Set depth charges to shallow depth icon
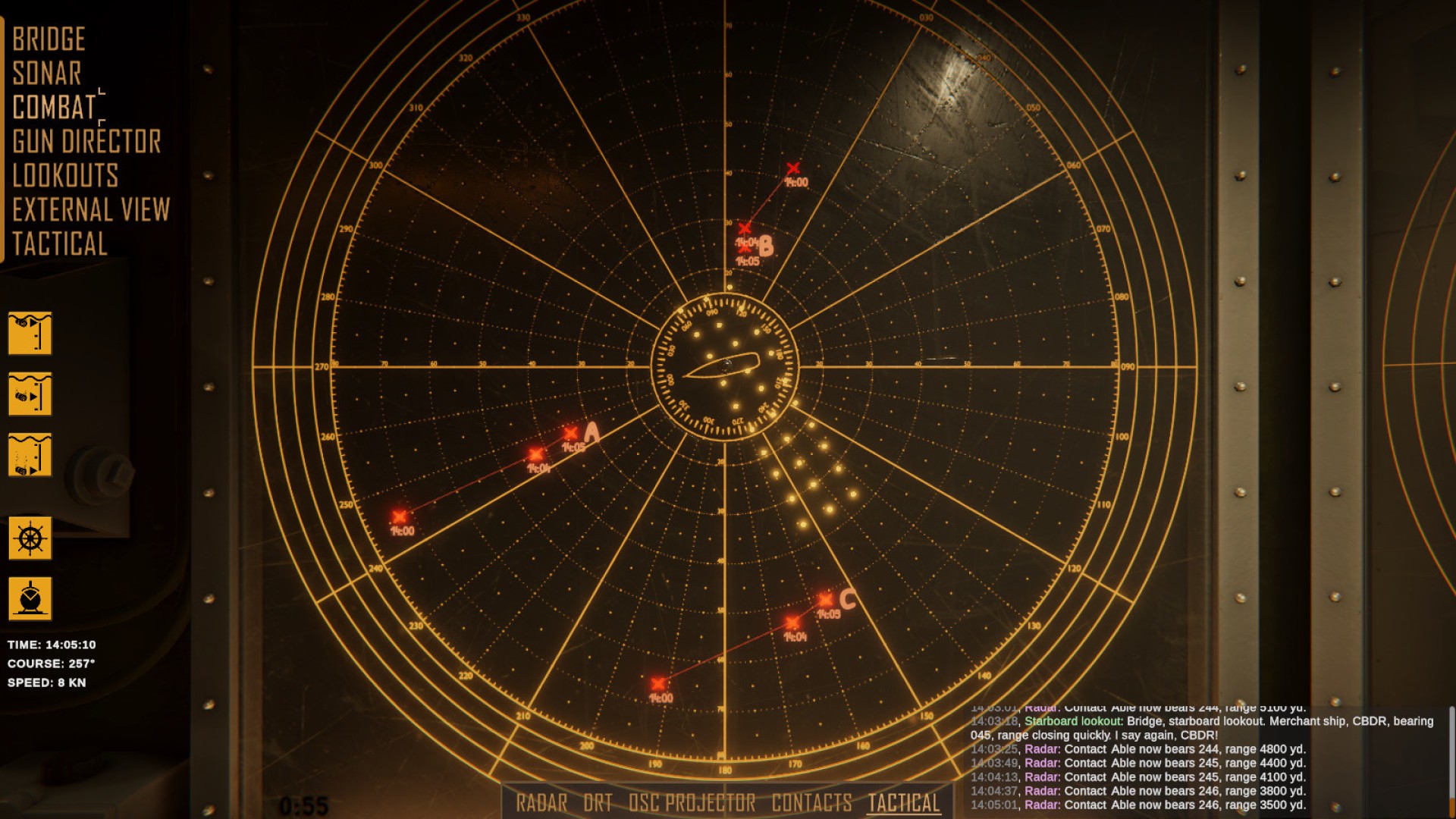This screenshot has width=1456, height=819. (30, 333)
